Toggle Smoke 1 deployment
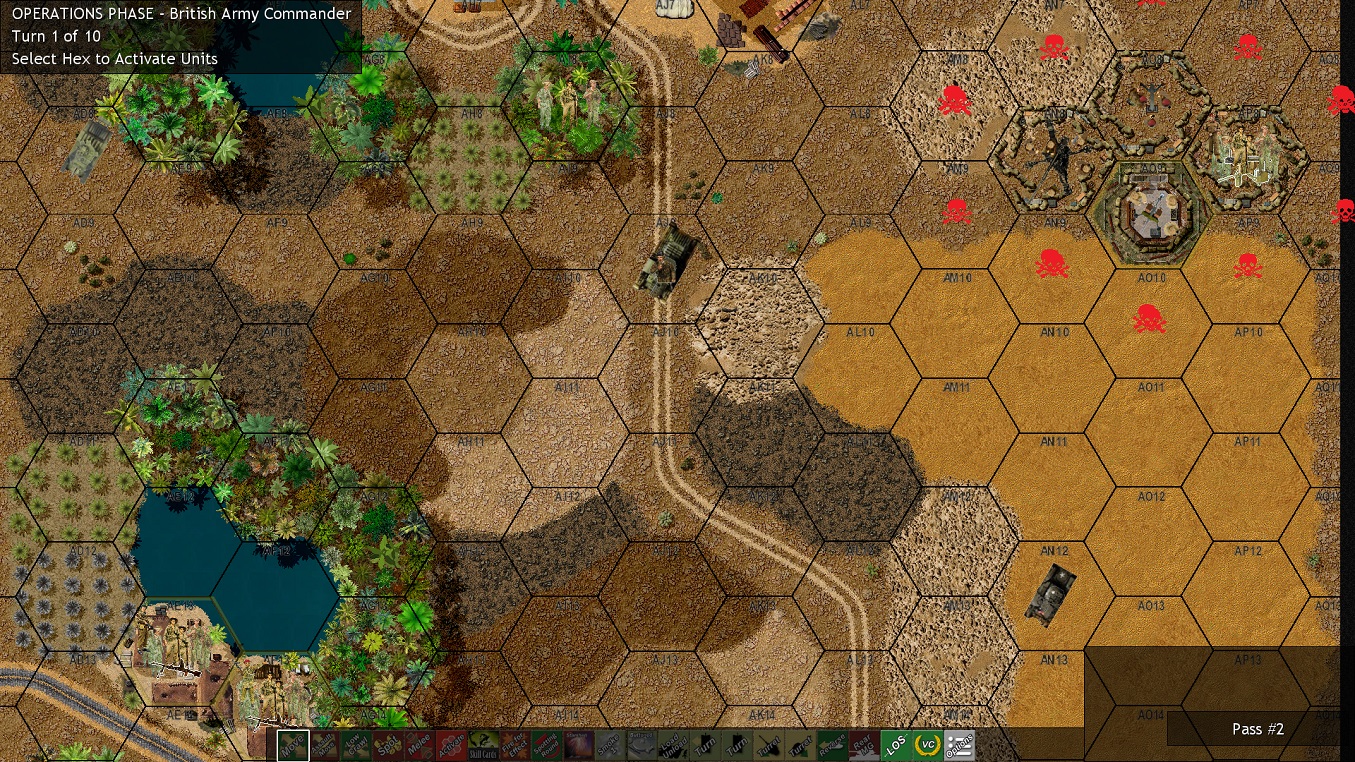The image size is (1355, 762). [x=609, y=745]
